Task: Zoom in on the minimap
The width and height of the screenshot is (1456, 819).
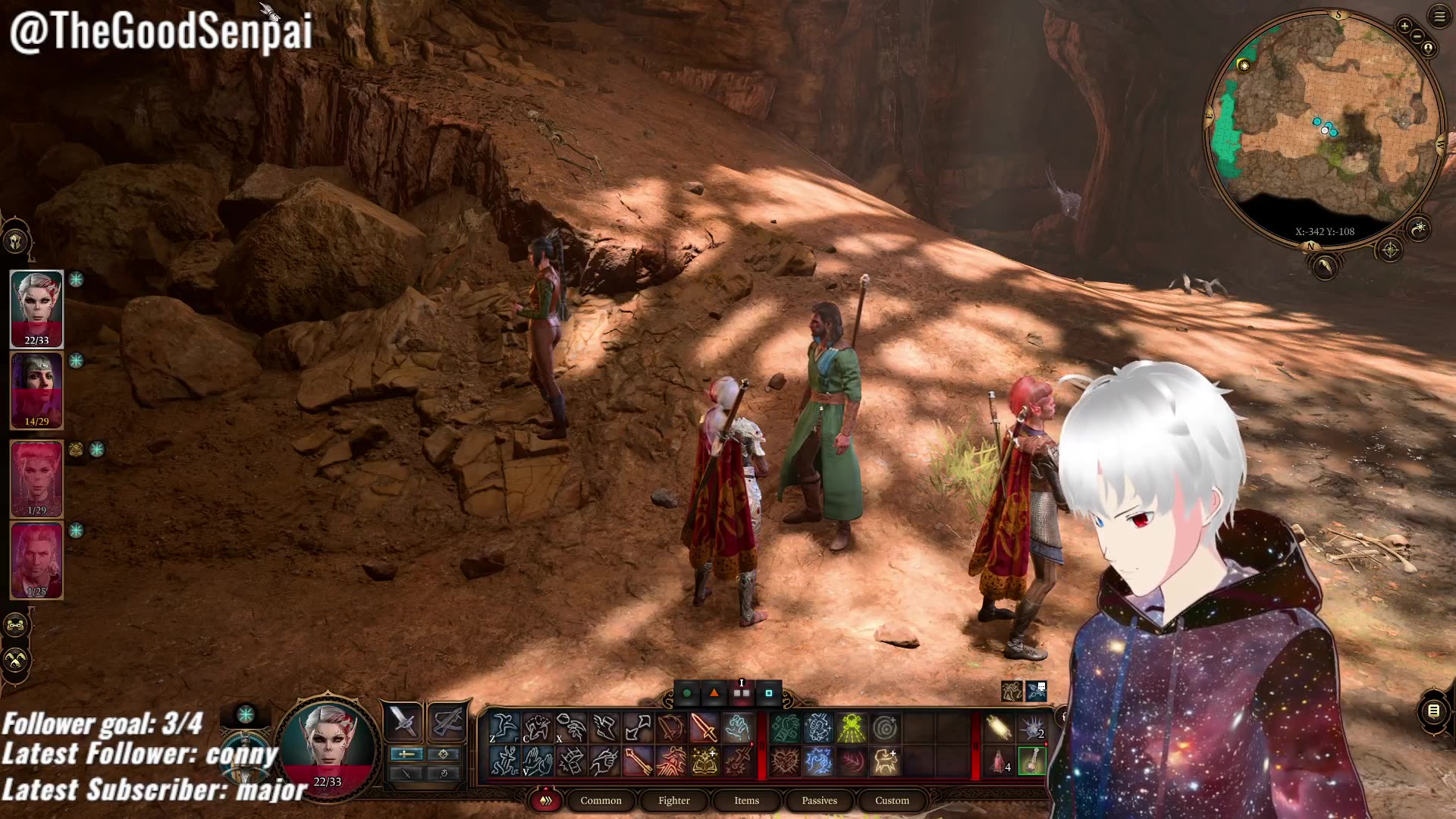Action: point(1404,27)
